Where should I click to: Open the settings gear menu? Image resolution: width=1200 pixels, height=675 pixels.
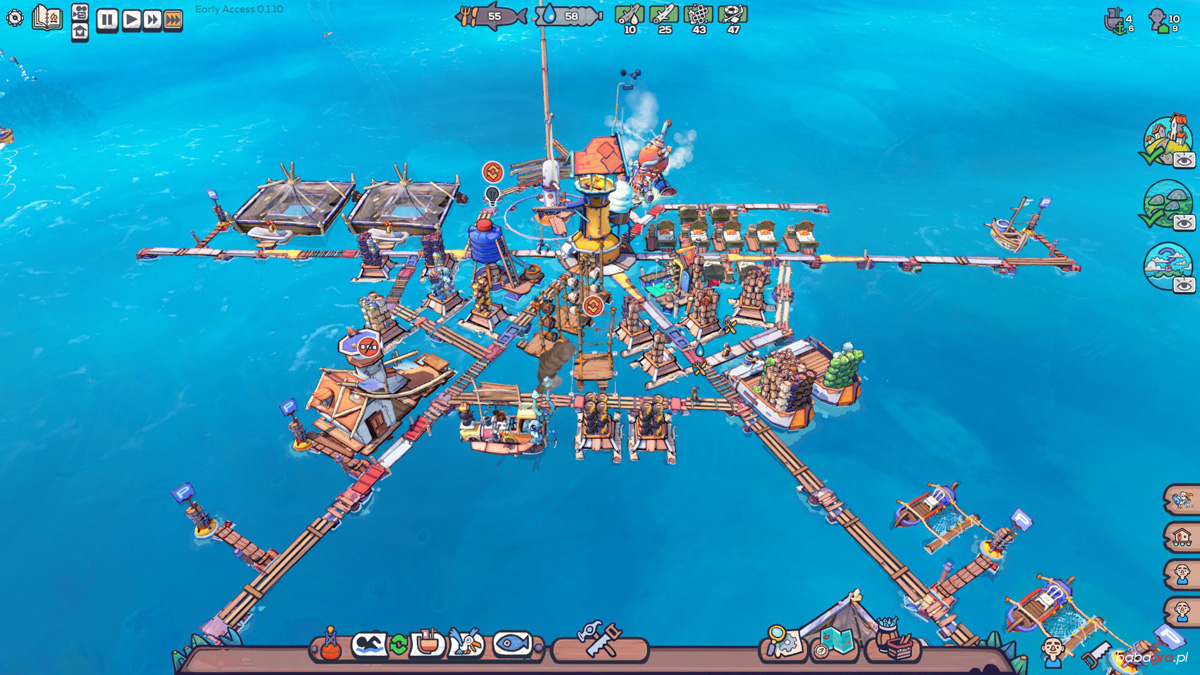click(14, 18)
